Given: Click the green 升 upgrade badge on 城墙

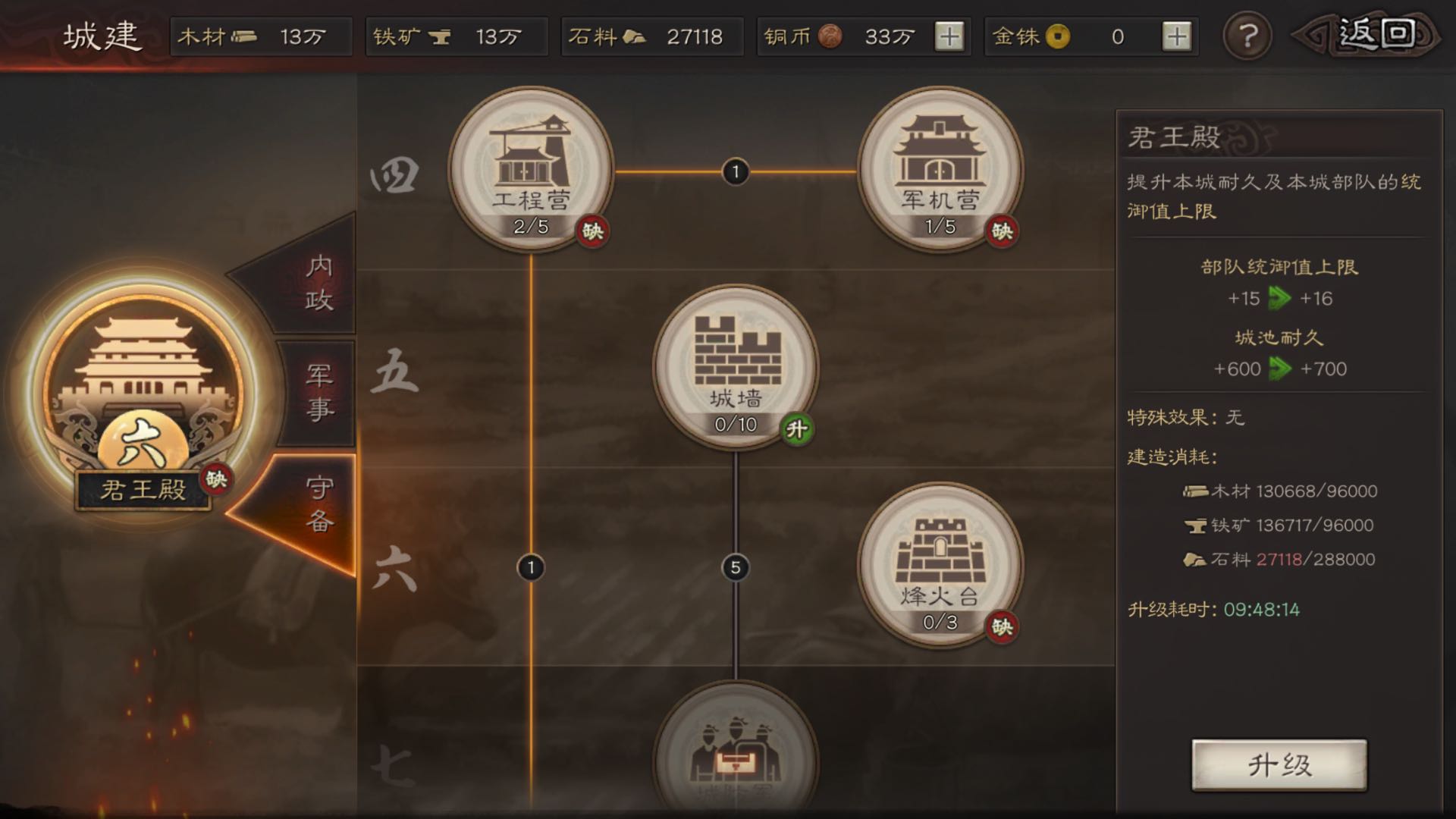Looking at the screenshot, I should click(x=797, y=429).
